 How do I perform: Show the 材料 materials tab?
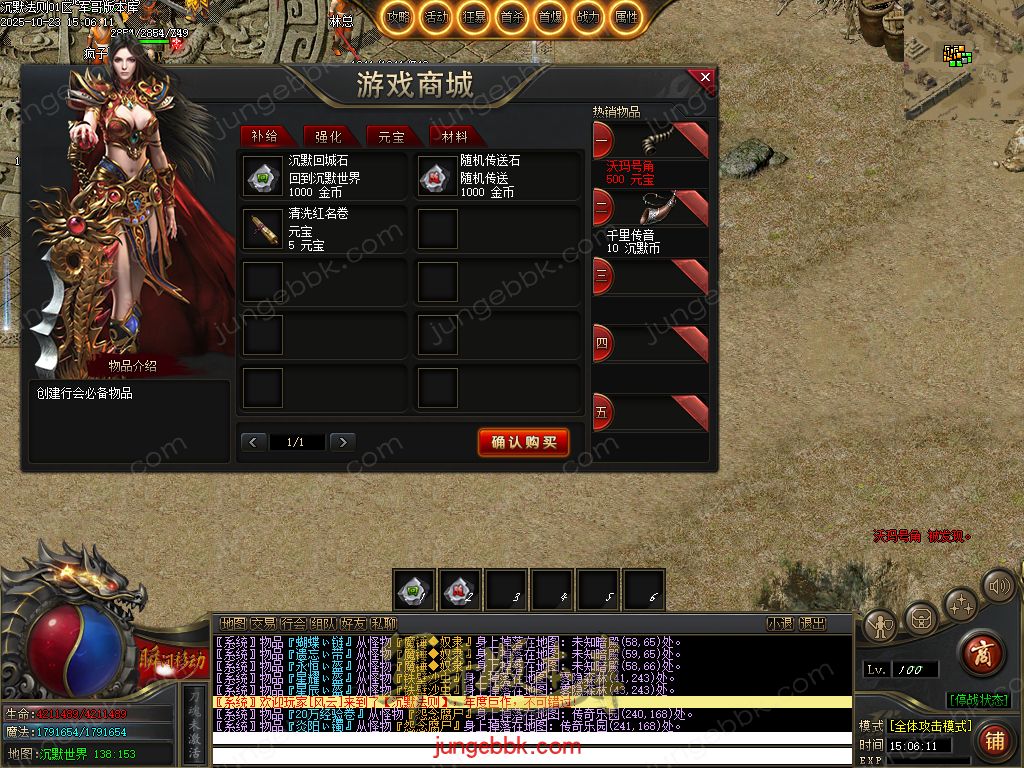454,137
